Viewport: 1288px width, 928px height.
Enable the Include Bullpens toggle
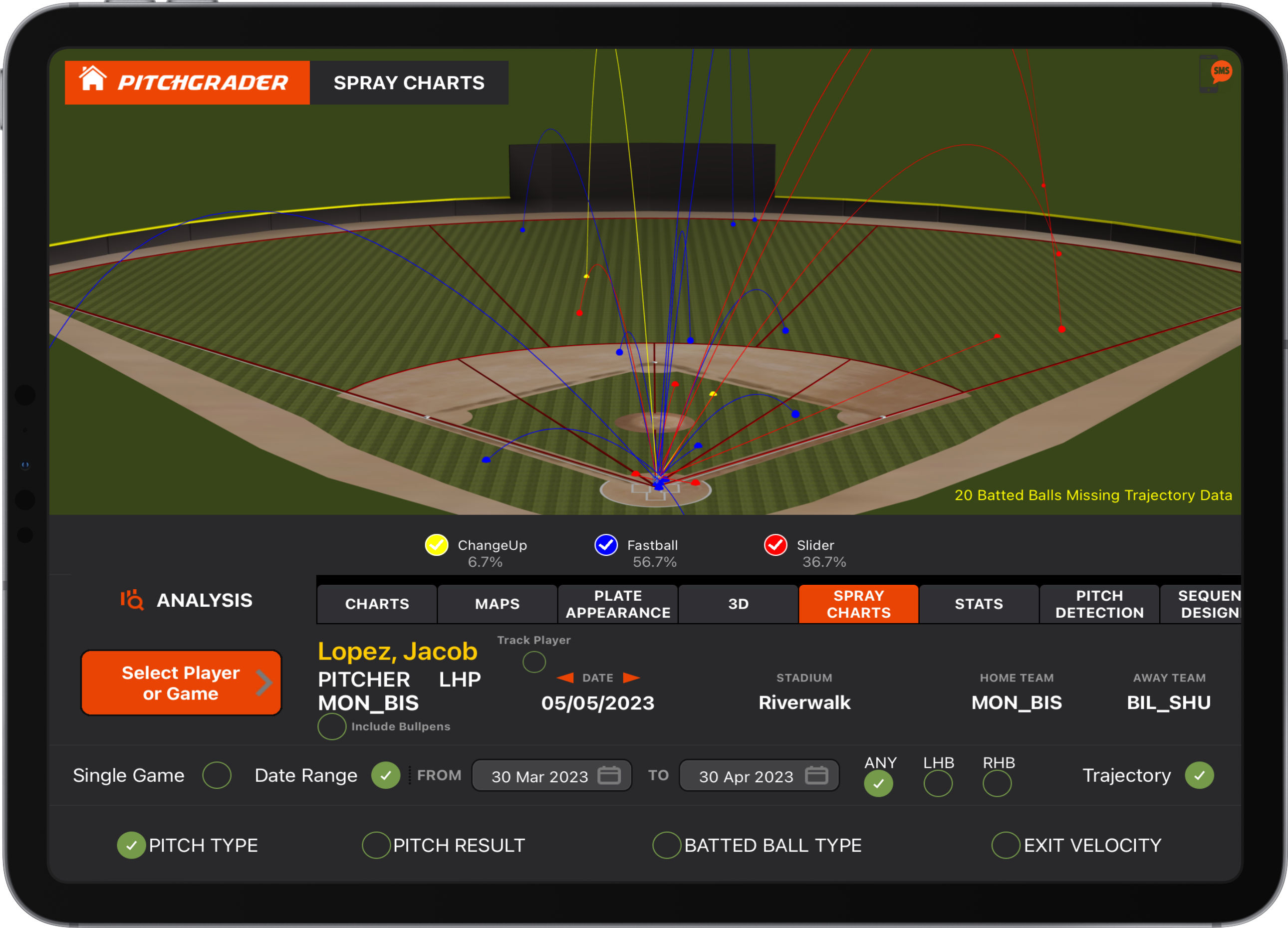pyautogui.click(x=332, y=726)
